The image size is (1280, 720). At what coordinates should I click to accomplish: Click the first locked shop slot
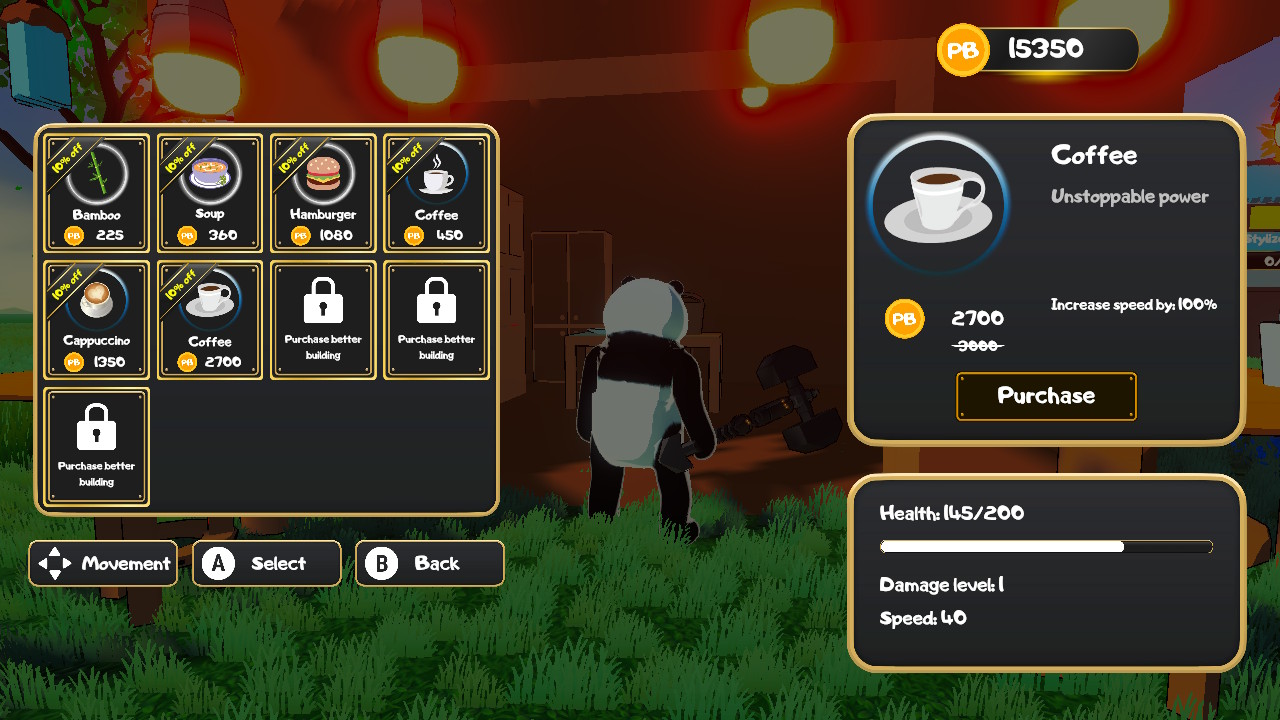pos(323,320)
